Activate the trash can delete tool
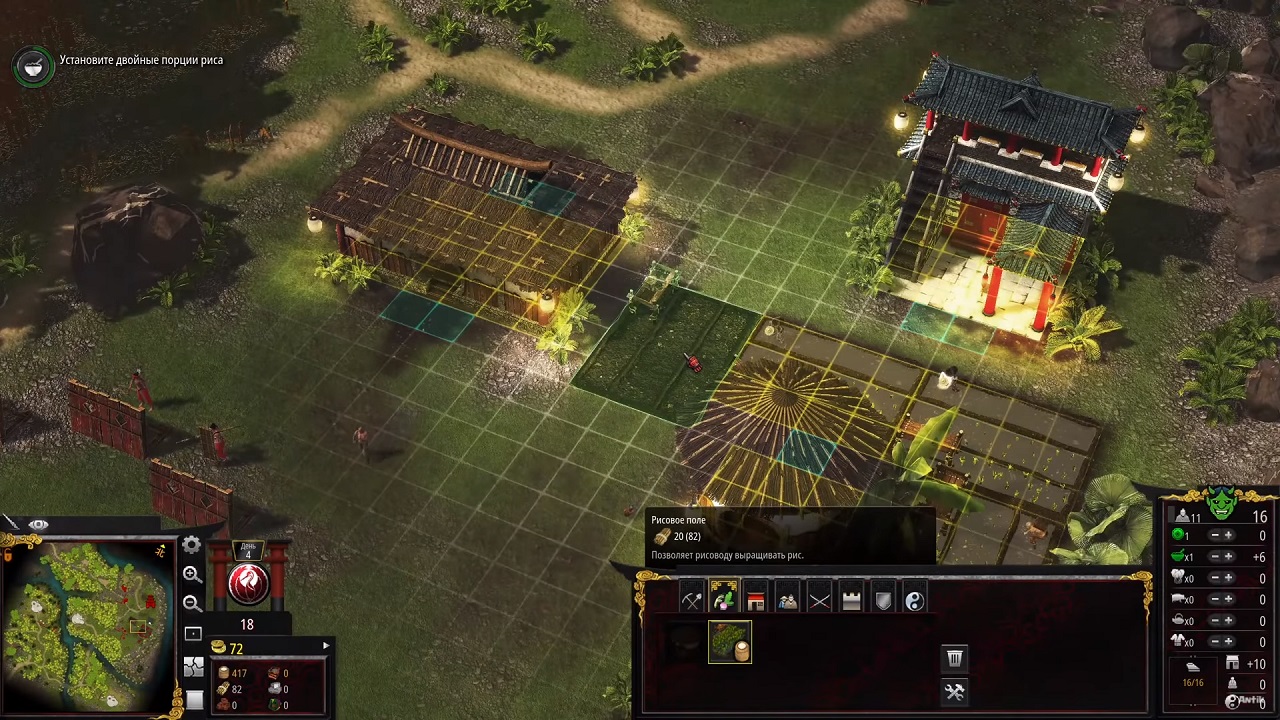 [955, 657]
